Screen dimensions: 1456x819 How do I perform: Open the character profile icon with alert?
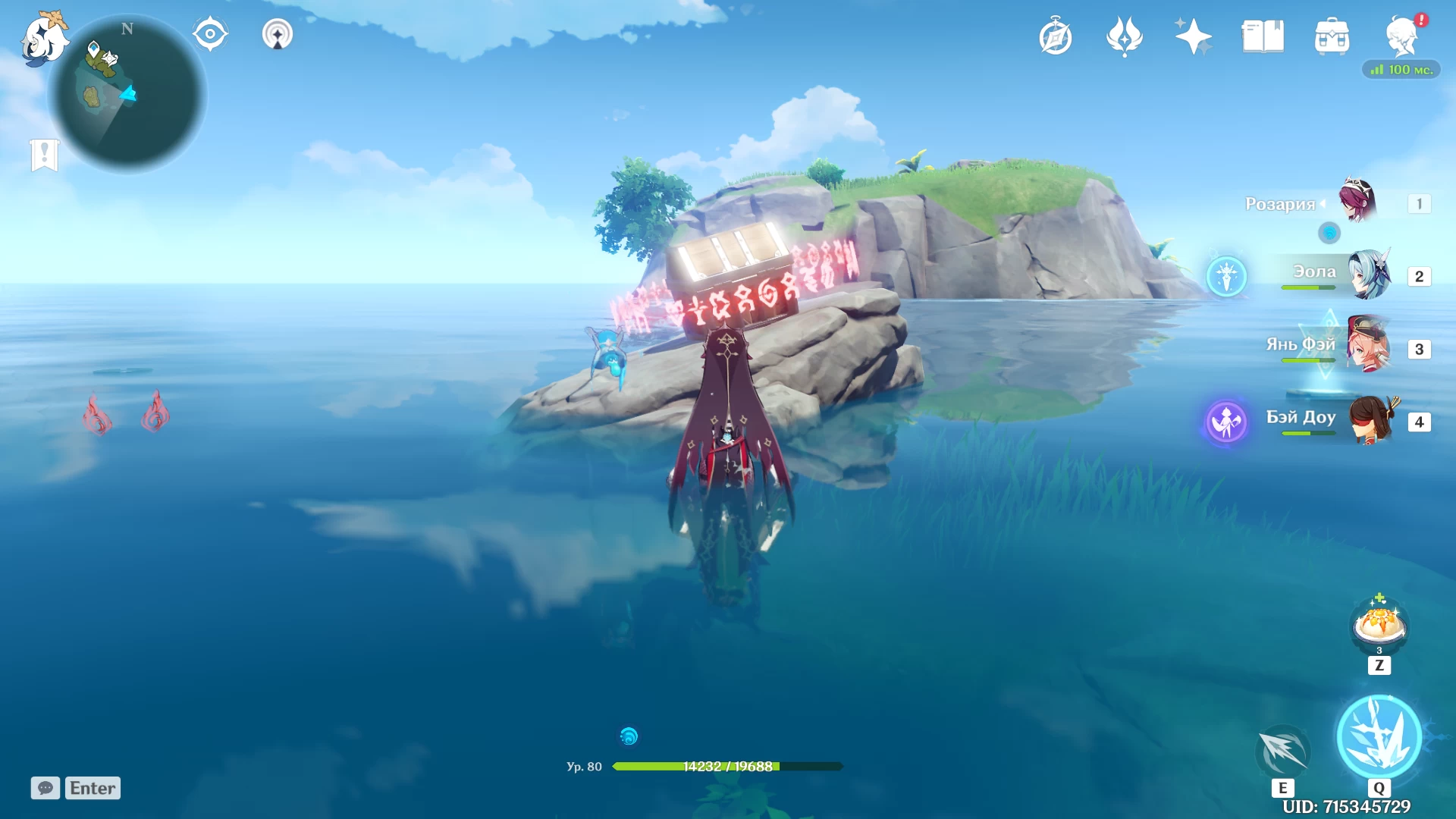point(1402,36)
